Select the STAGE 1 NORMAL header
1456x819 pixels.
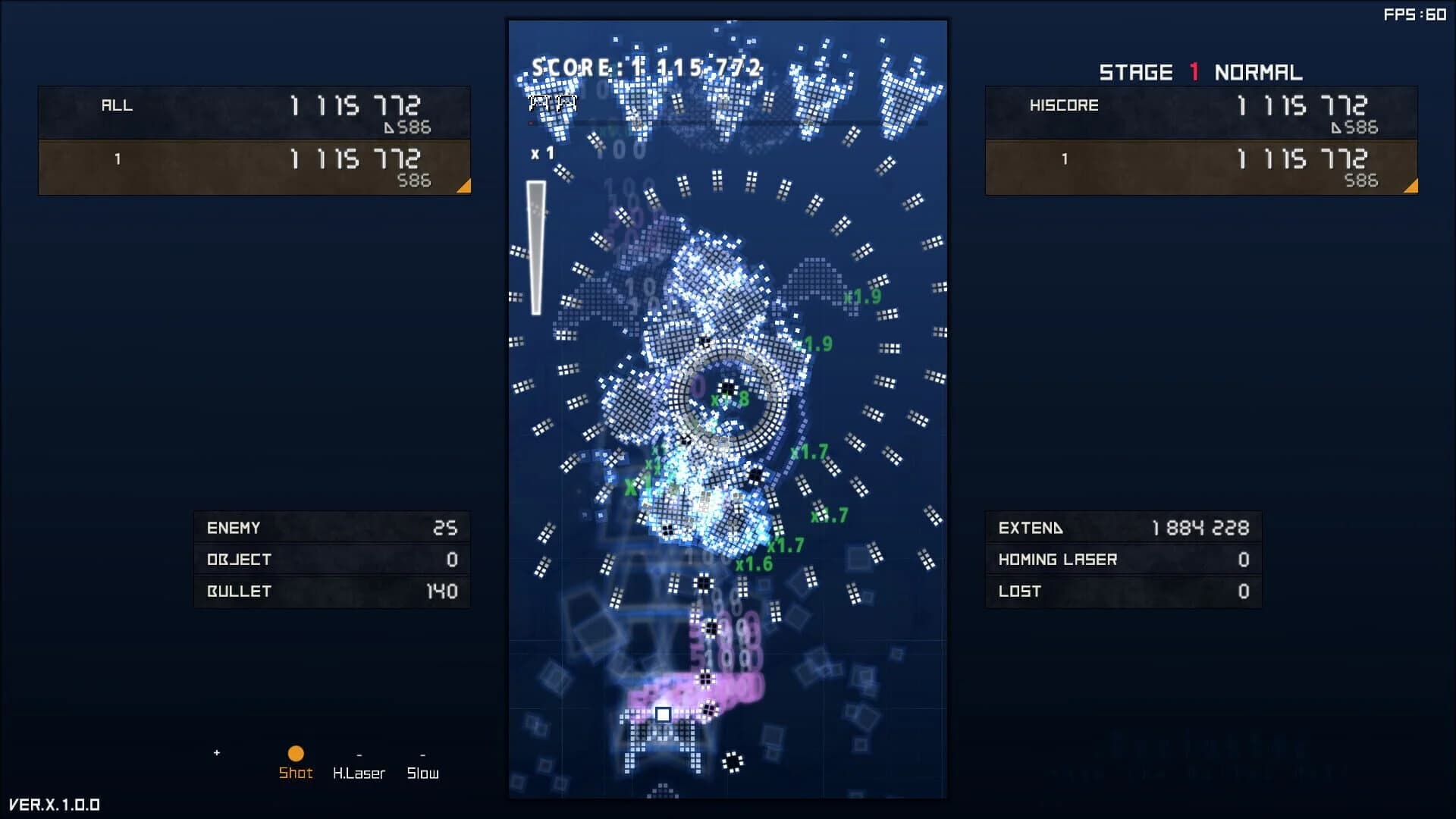click(x=1202, y=72)
